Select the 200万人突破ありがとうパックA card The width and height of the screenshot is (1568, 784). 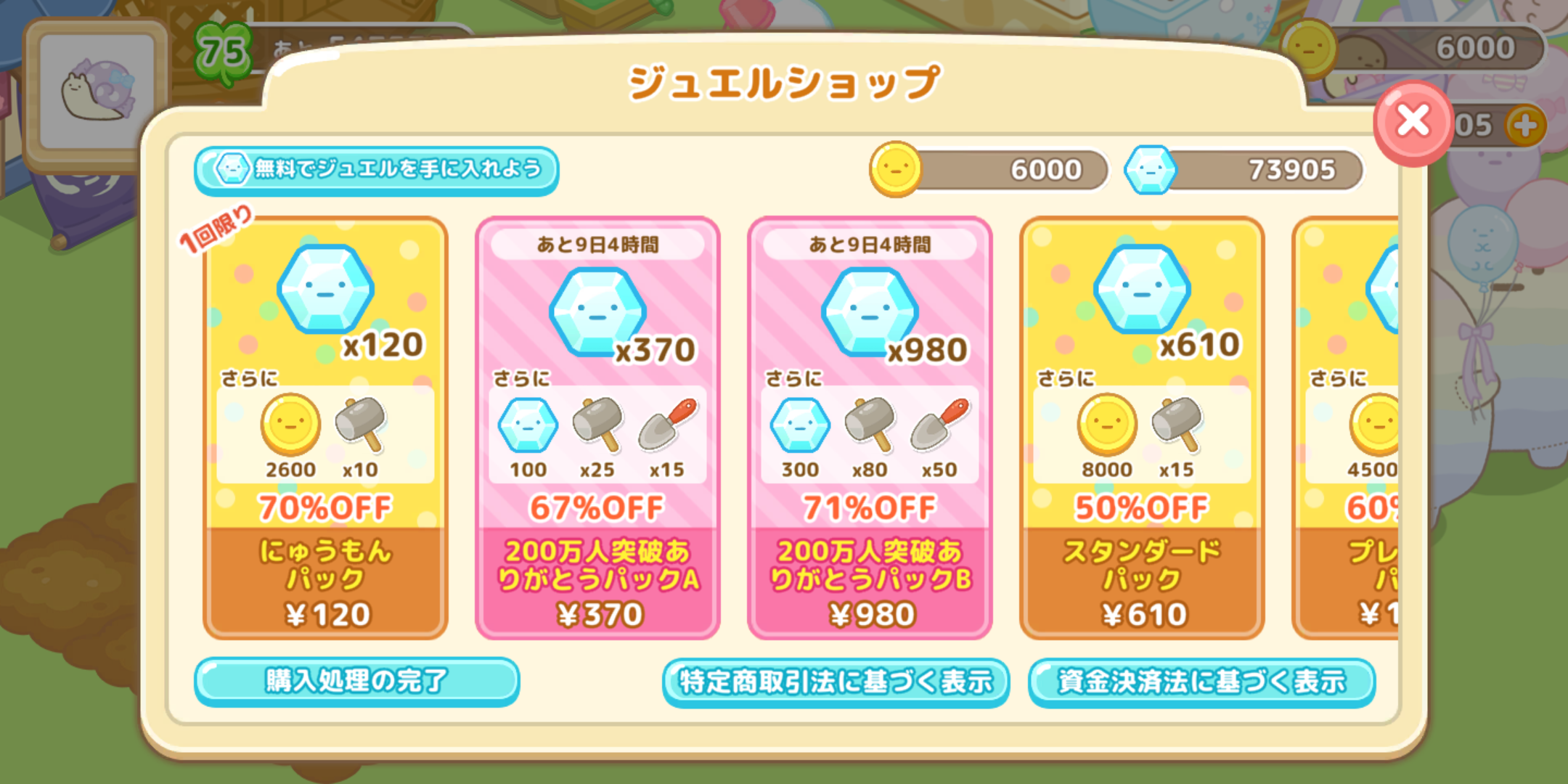597,428
